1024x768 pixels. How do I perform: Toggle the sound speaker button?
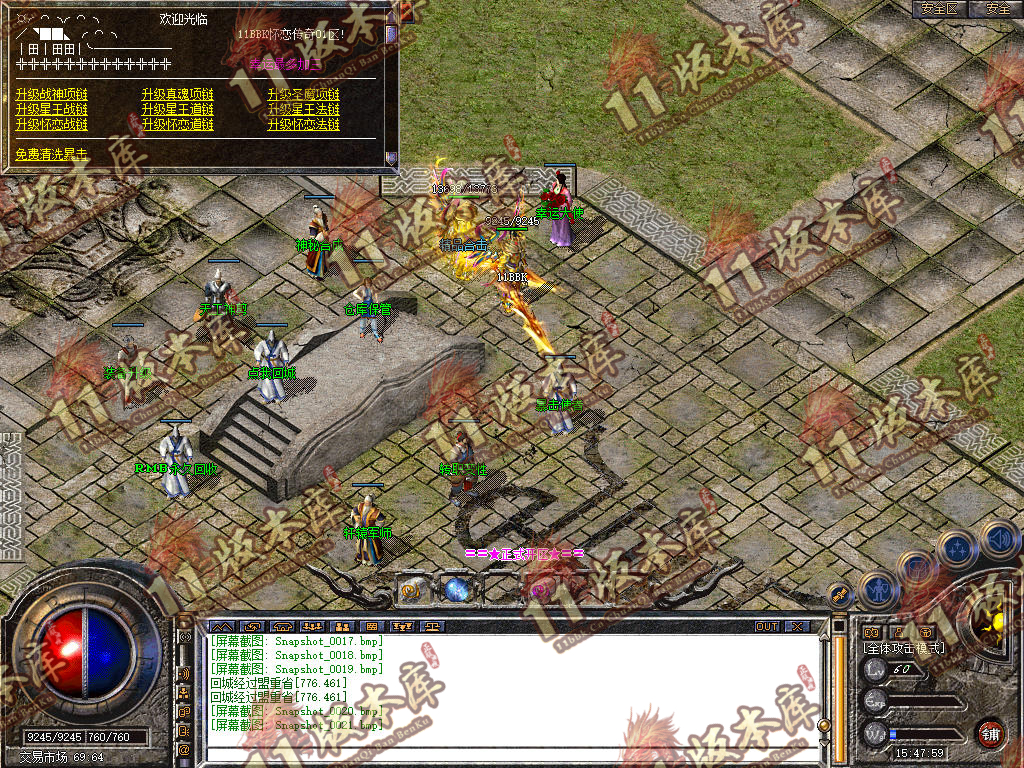point(998,539)
